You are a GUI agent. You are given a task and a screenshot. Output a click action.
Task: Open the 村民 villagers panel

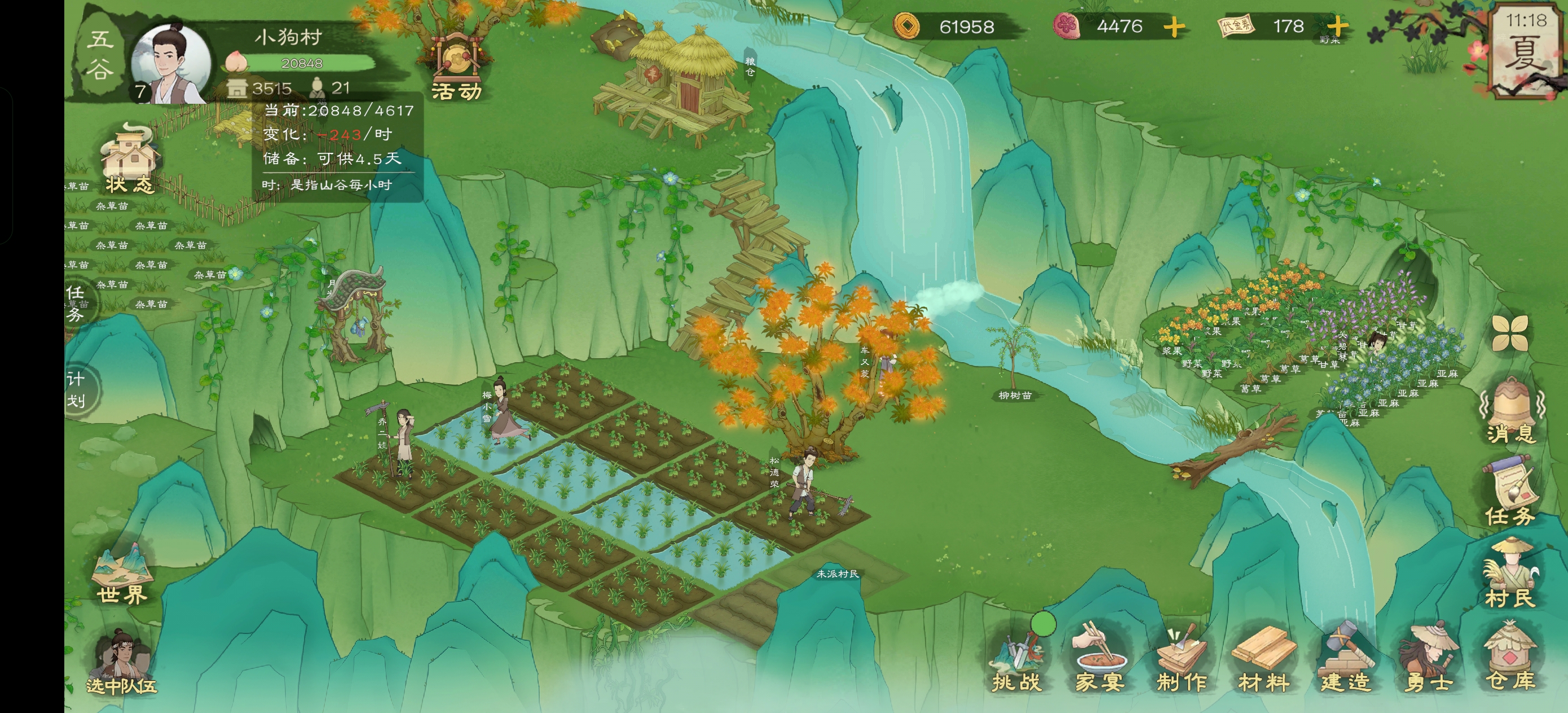pos(1510,575)
